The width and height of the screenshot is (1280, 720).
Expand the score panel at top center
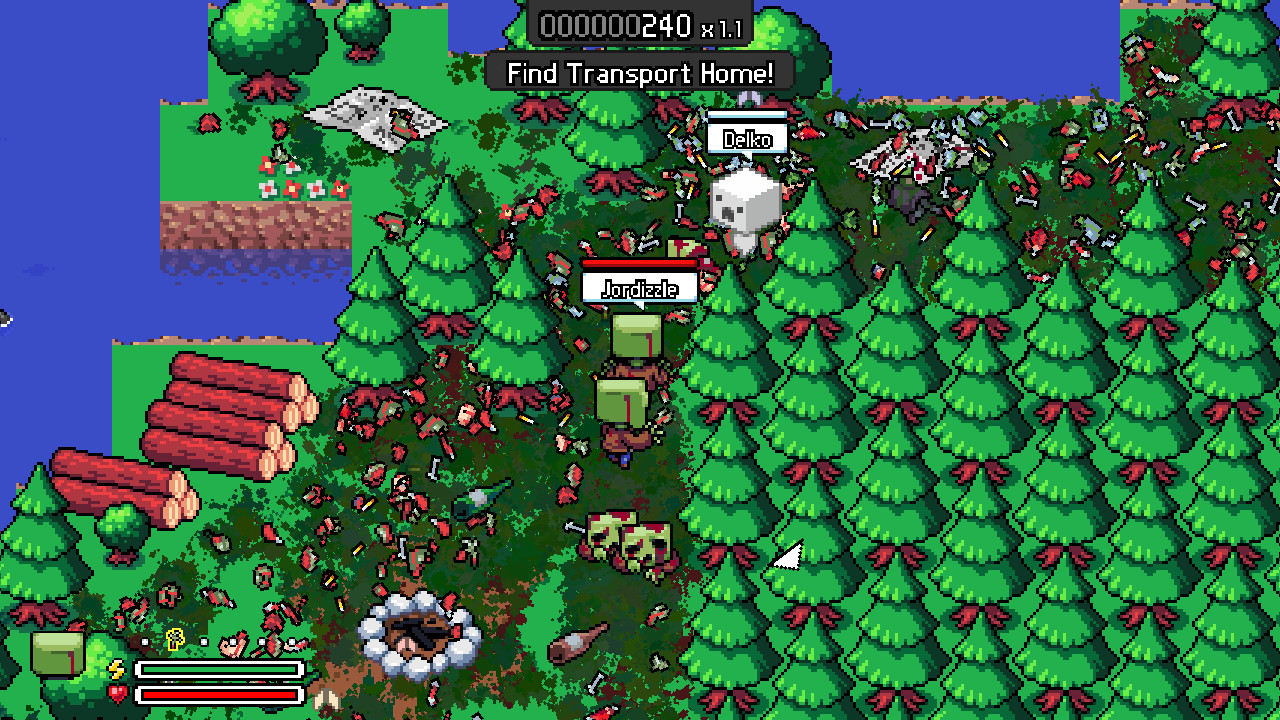point(640,24)
